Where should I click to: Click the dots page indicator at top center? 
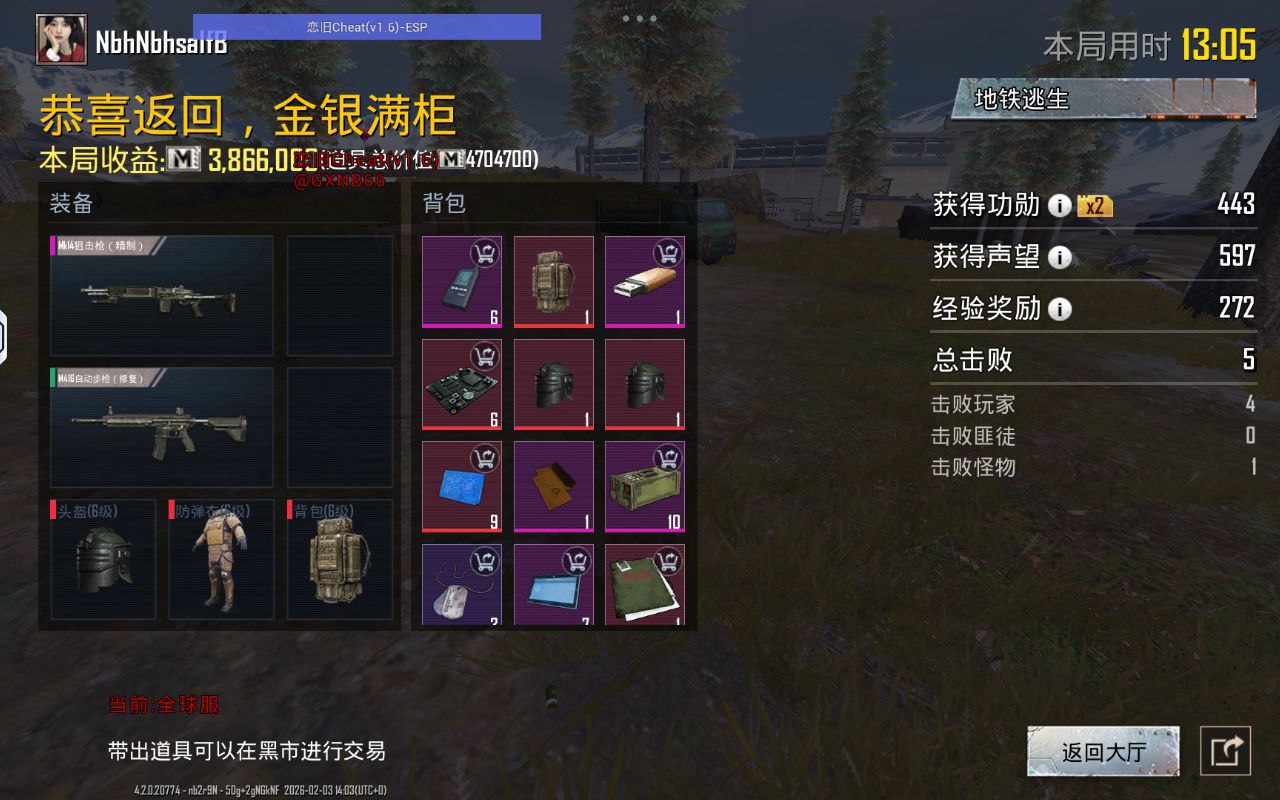coord(638,17)
